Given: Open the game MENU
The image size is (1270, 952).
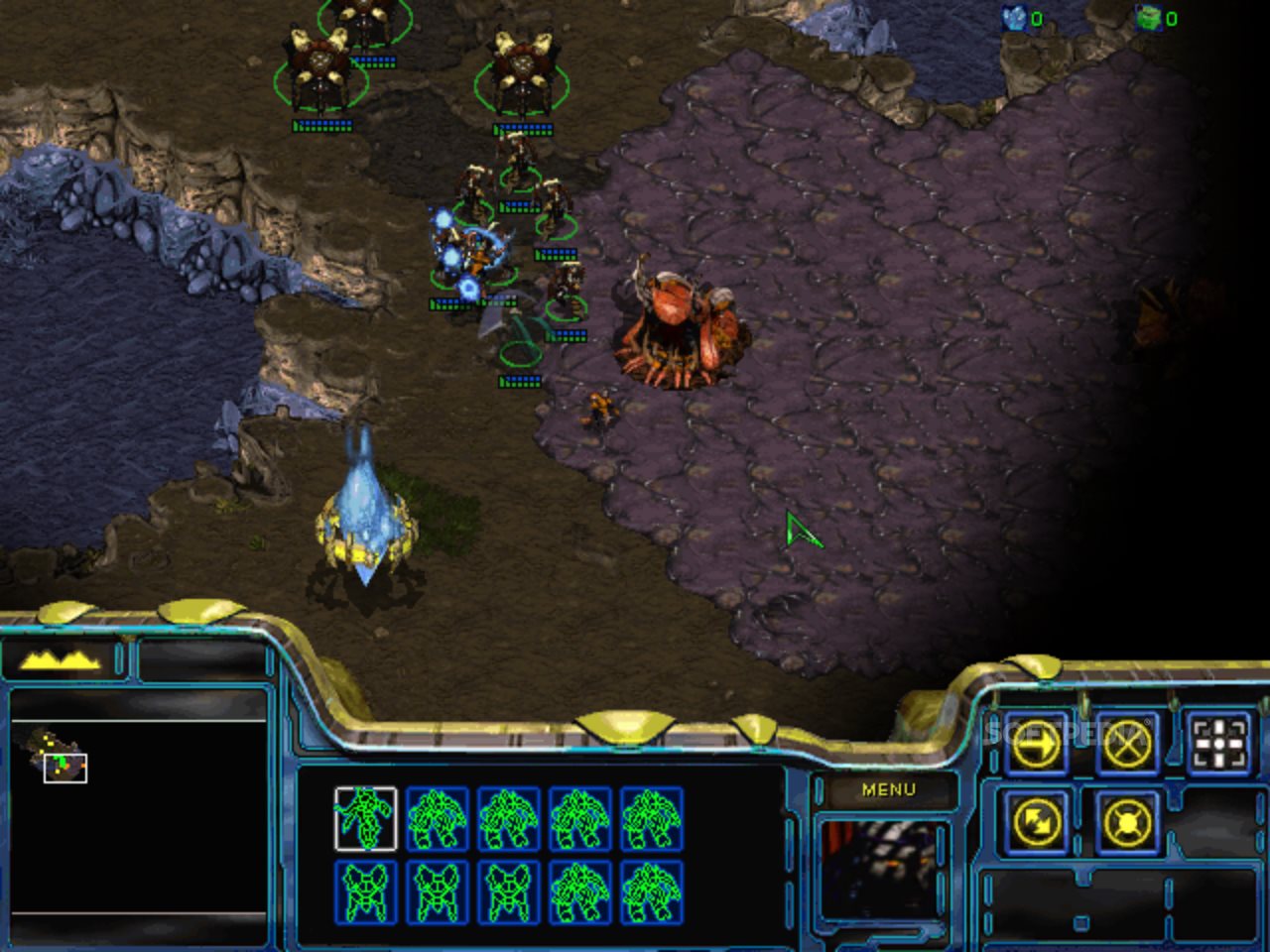Looking at the screenshot, I should 888,790.
